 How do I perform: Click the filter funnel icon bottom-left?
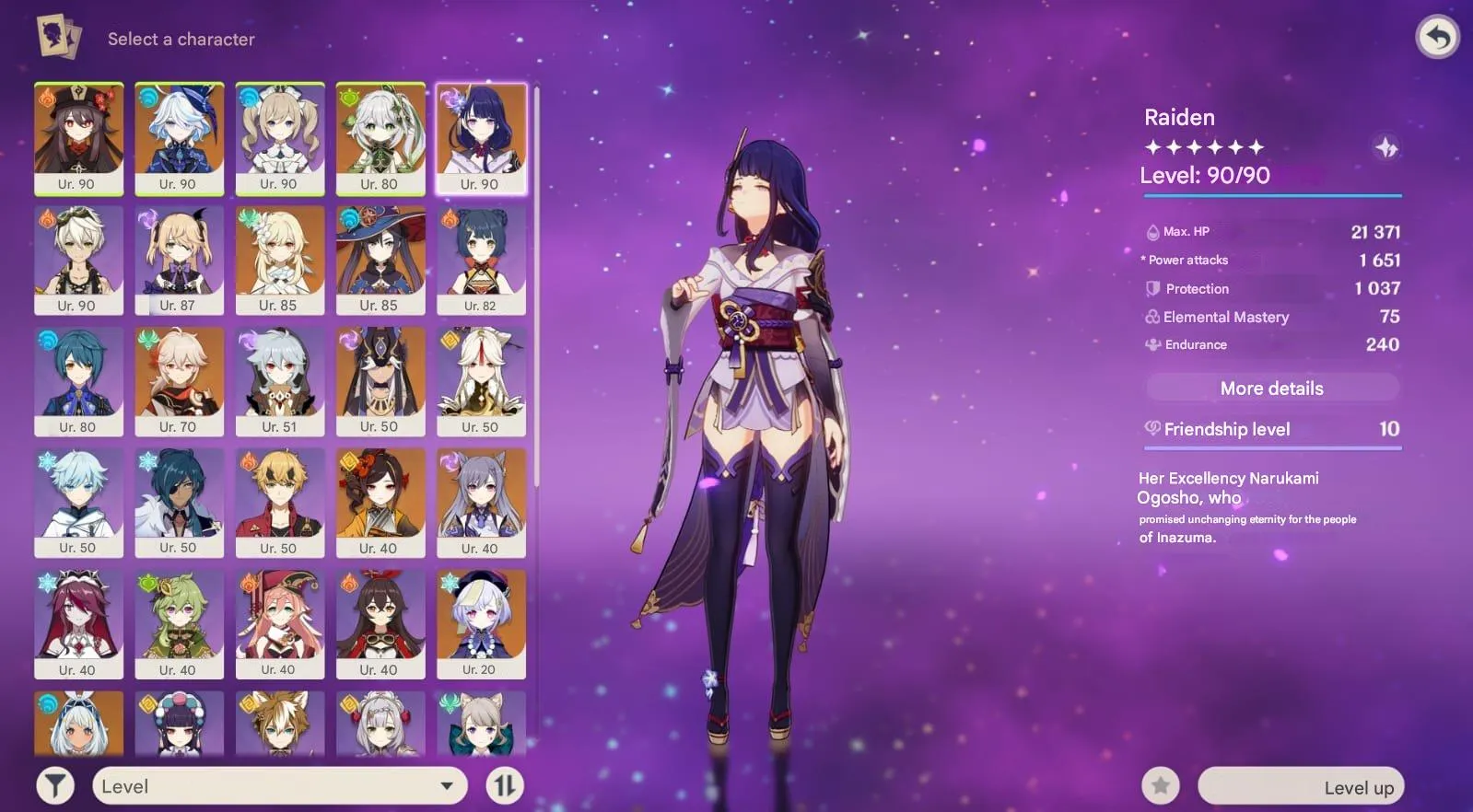(x=55, y=785)
